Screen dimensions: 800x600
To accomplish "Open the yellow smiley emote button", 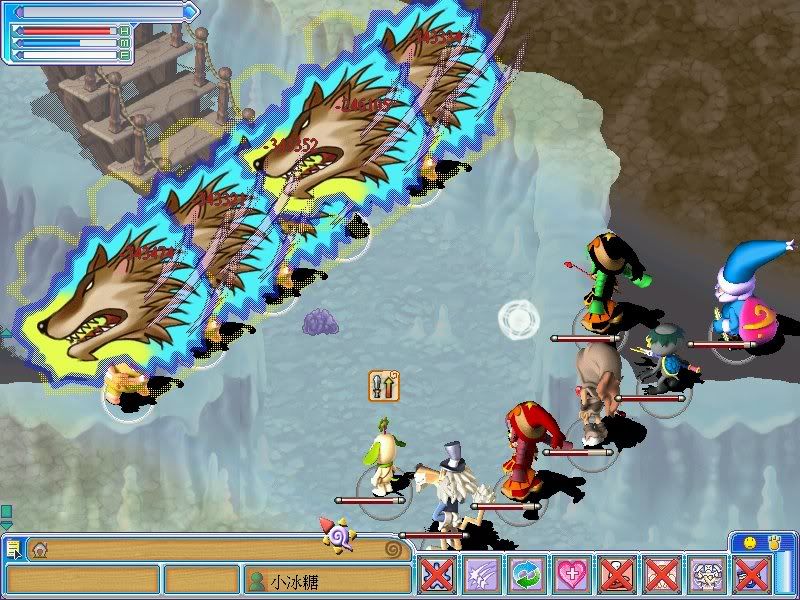I will point(749,543).
